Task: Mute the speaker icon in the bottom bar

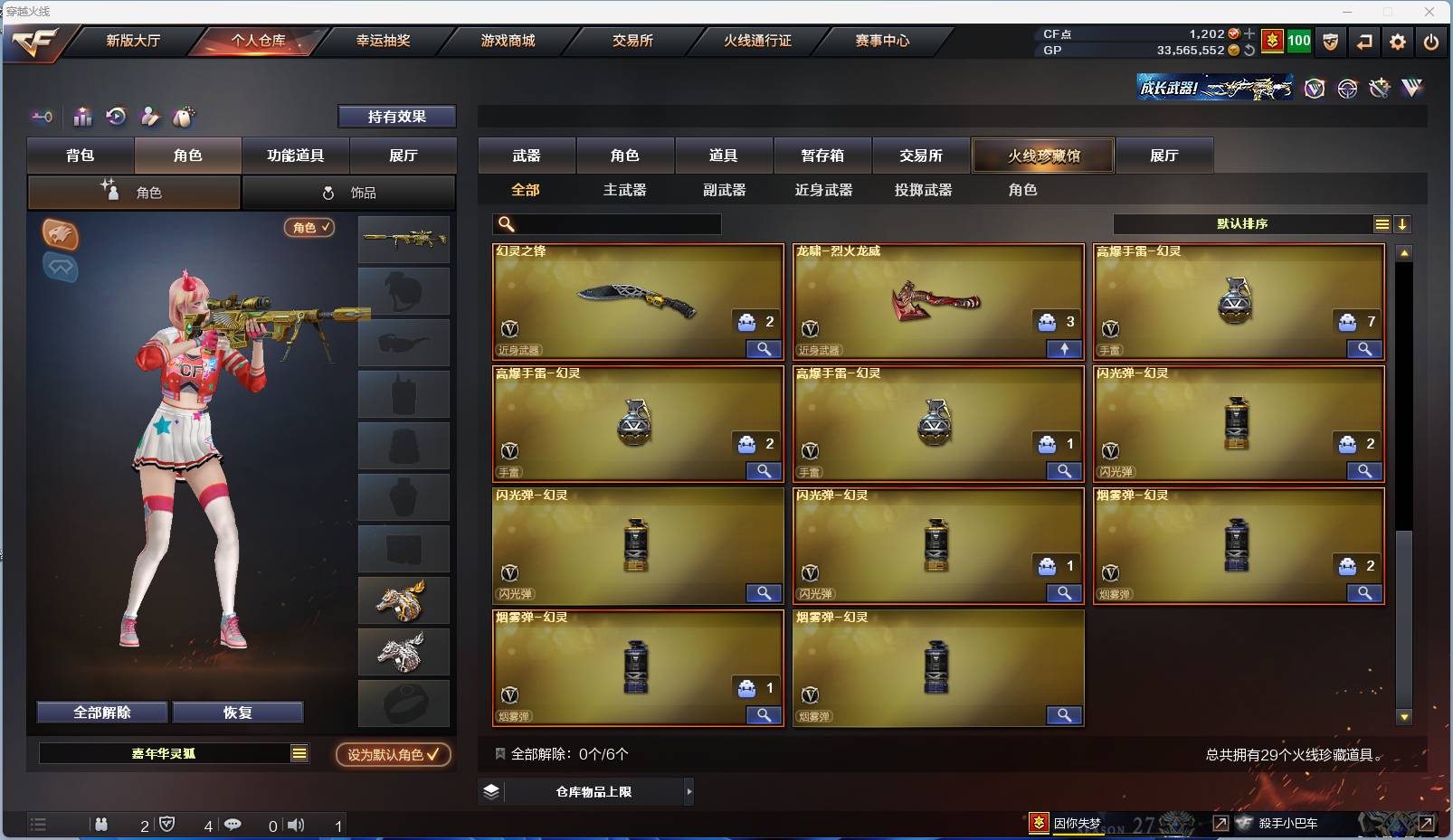Action: [296, 825]
